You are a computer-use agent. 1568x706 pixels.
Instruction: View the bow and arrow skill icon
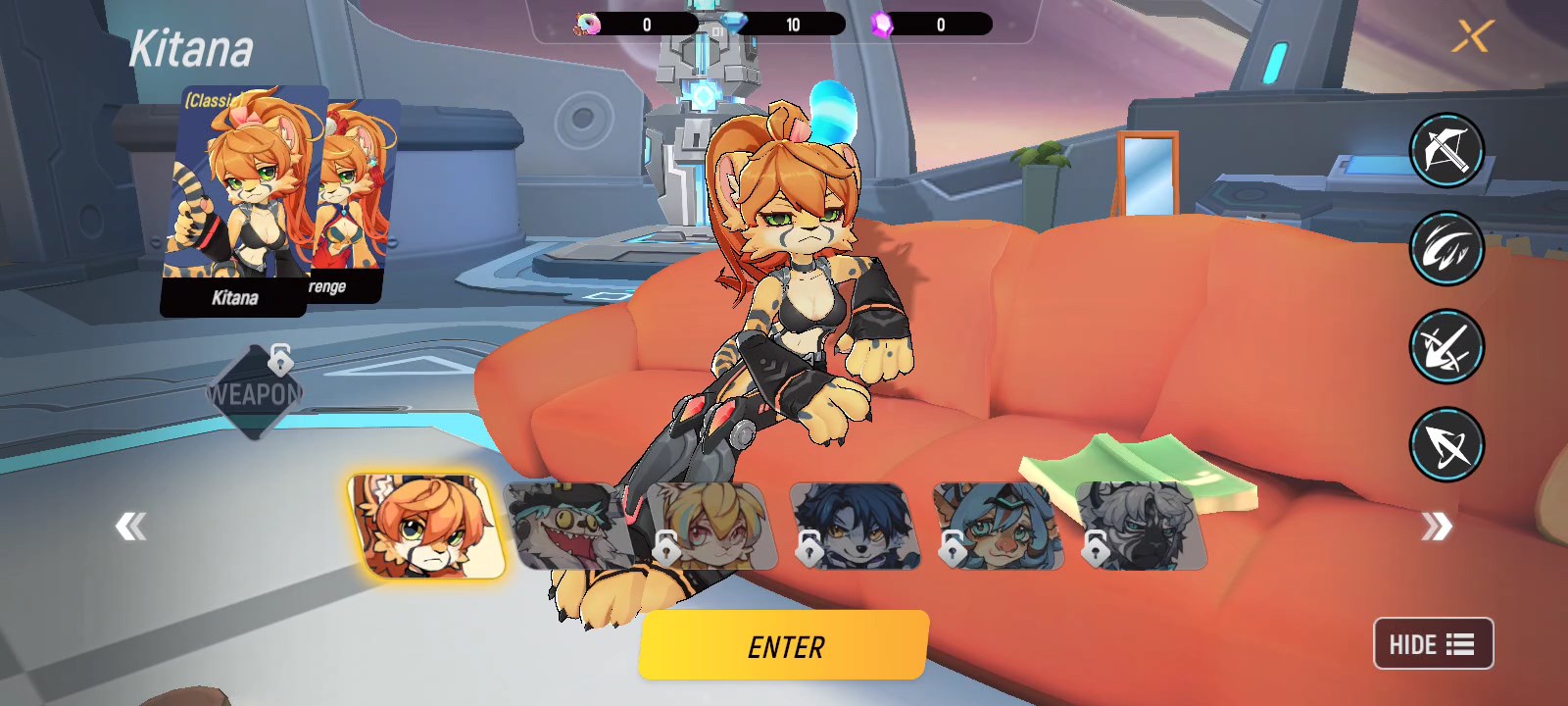coord(1446,444)
